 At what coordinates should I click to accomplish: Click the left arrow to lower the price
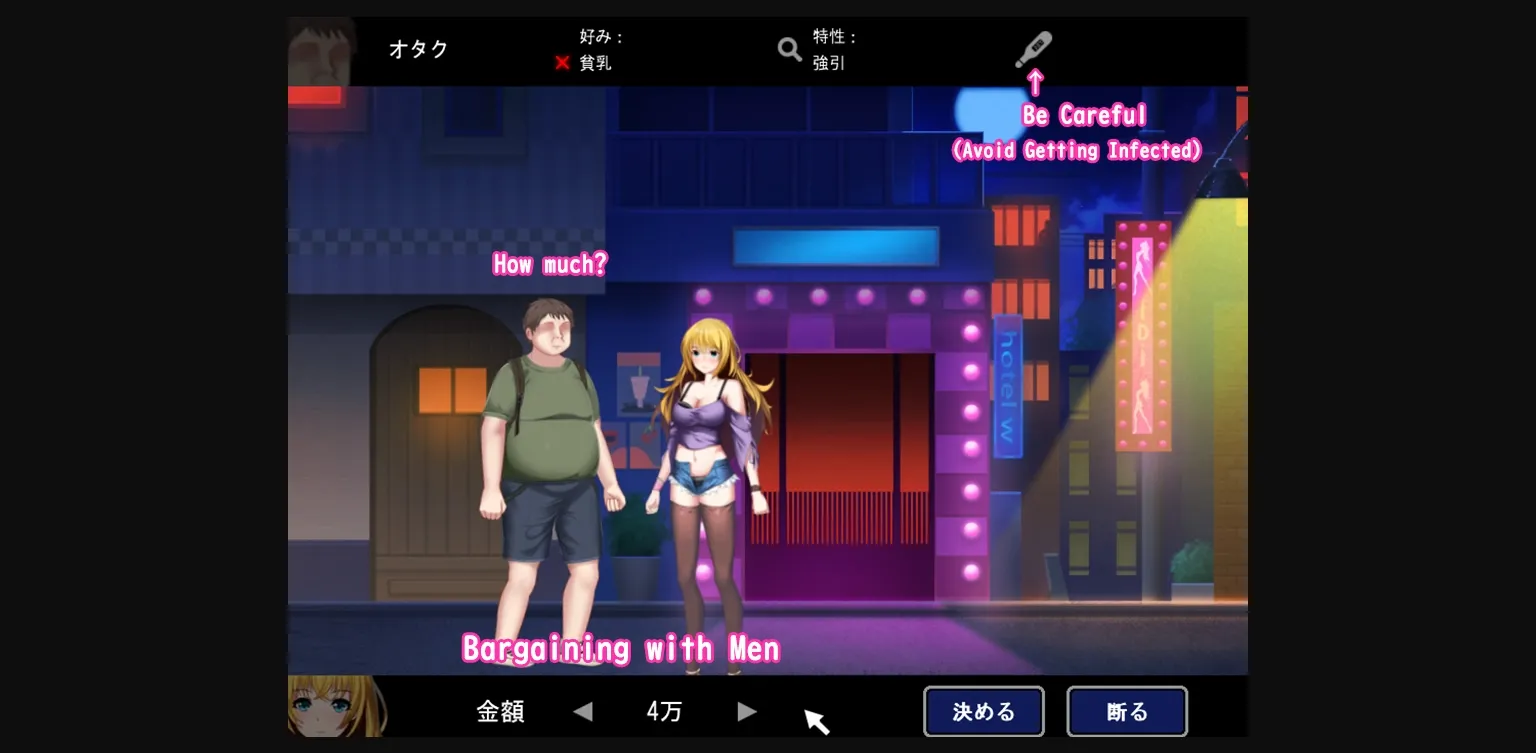point(583,711)
